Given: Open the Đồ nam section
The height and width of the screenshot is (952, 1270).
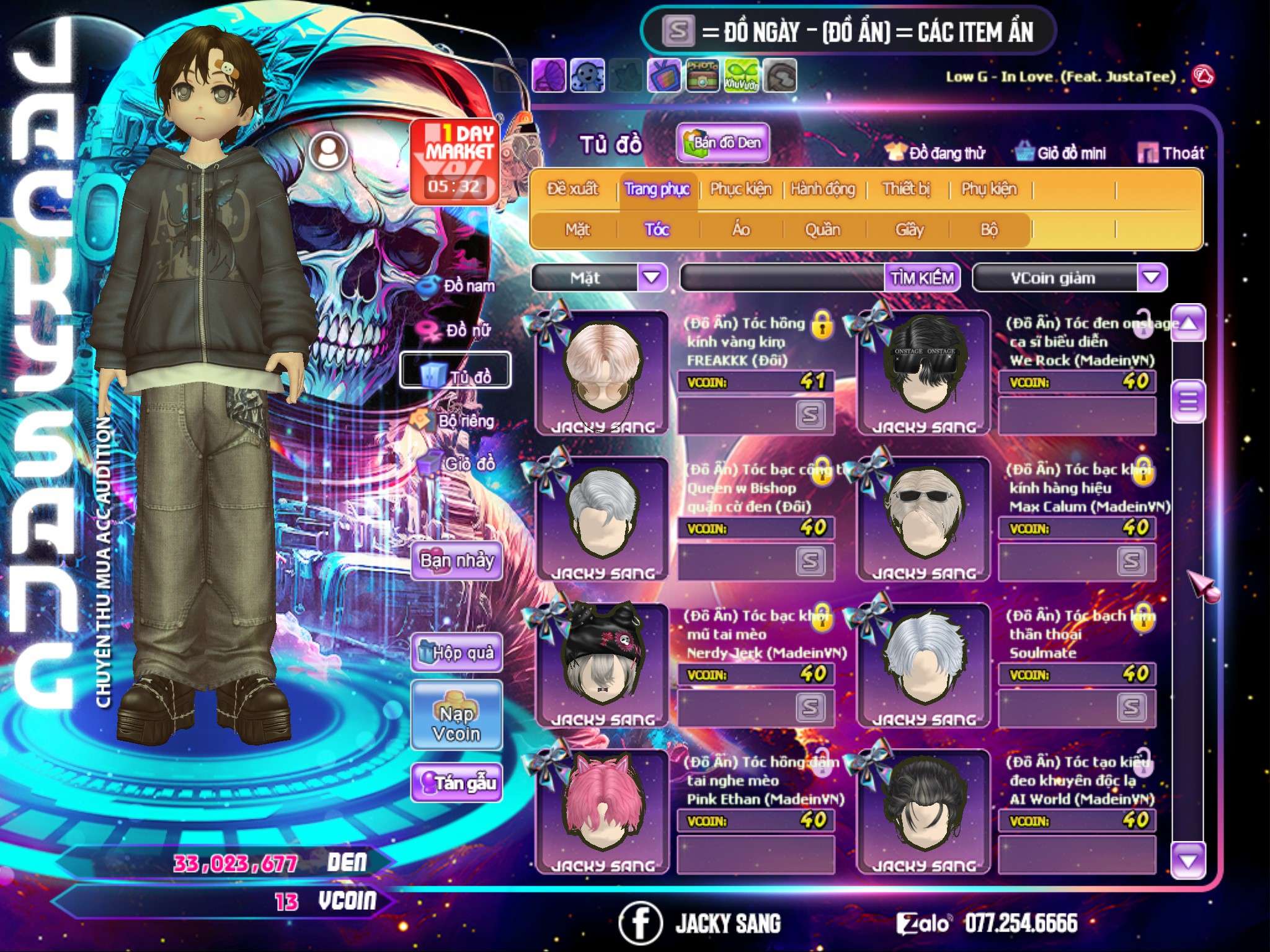Looking at the screenshot, I should coord(459,286).
